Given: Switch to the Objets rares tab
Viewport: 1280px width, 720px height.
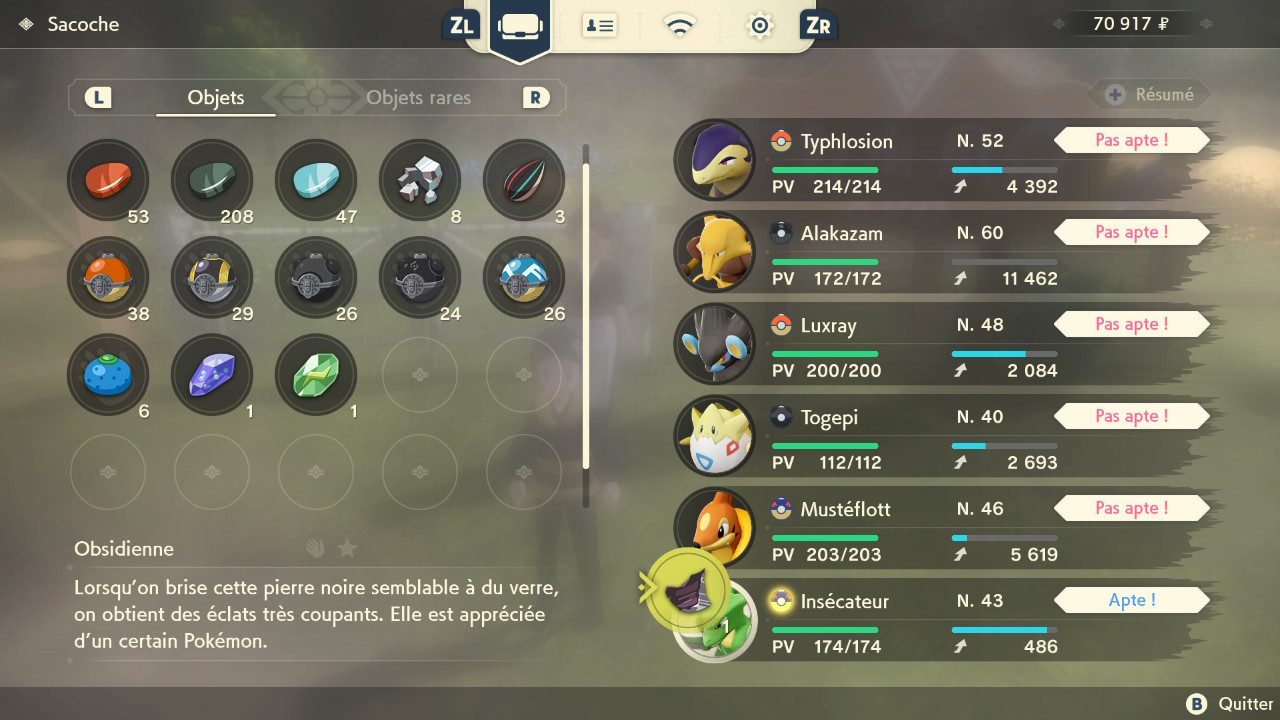Looking at the screenshot, I should (418, 98).
